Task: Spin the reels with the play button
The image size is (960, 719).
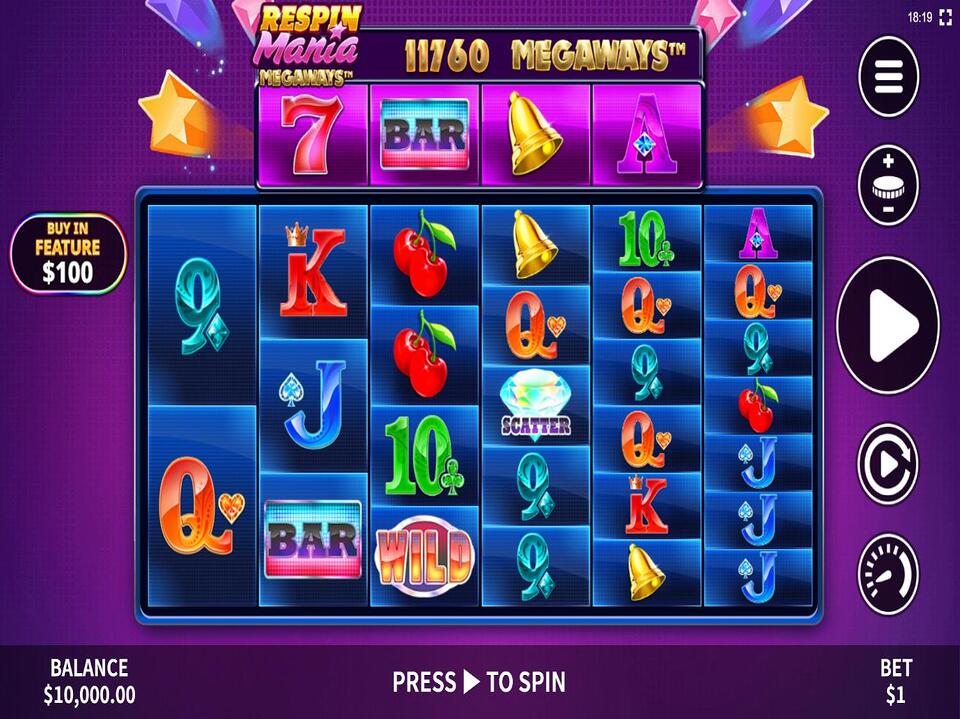Action: [888, 324]
